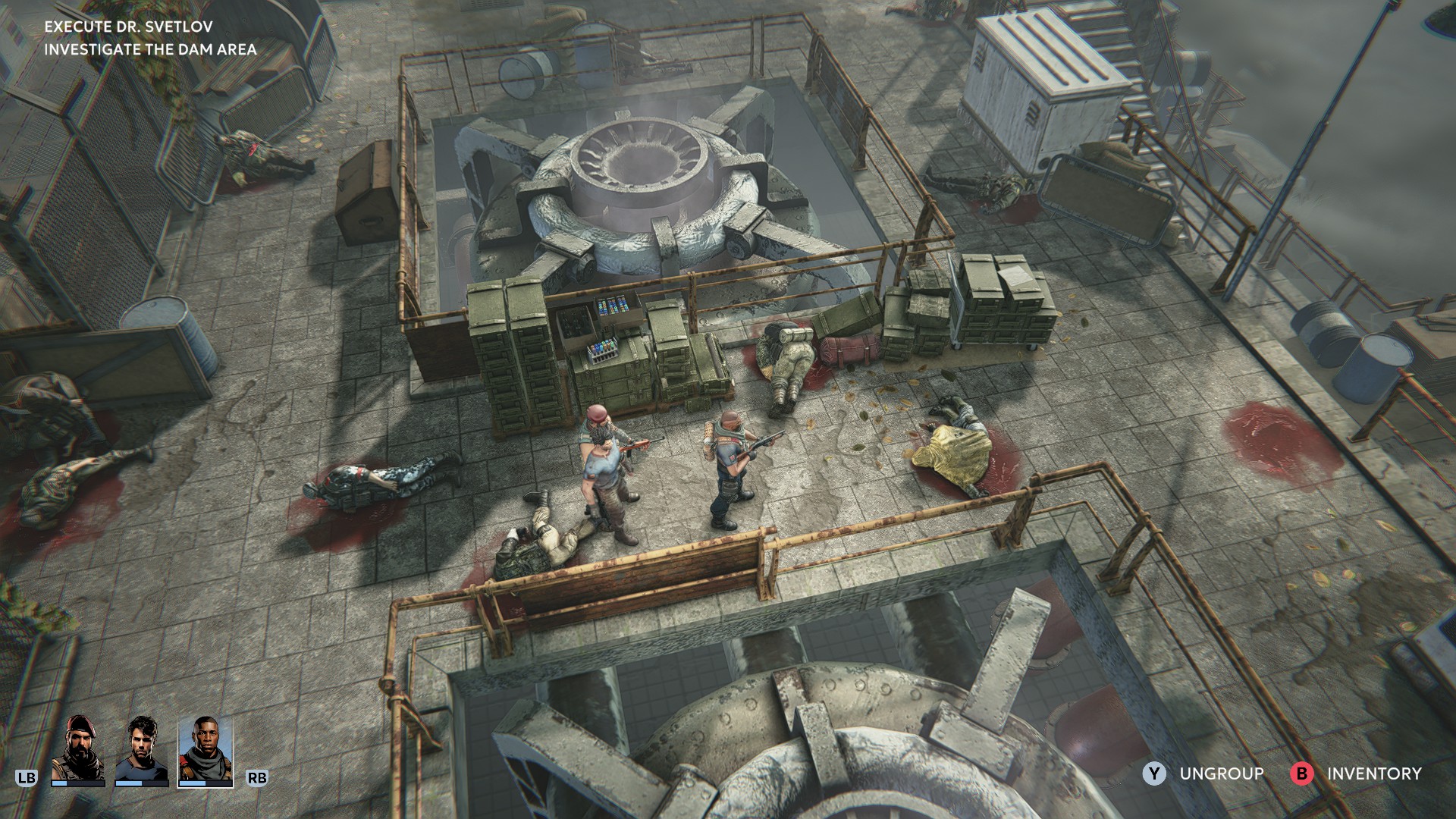Choose the highlighted scarf-wearing mercenary portrait
Viewport: 1456px width, 819px height.
206,748
